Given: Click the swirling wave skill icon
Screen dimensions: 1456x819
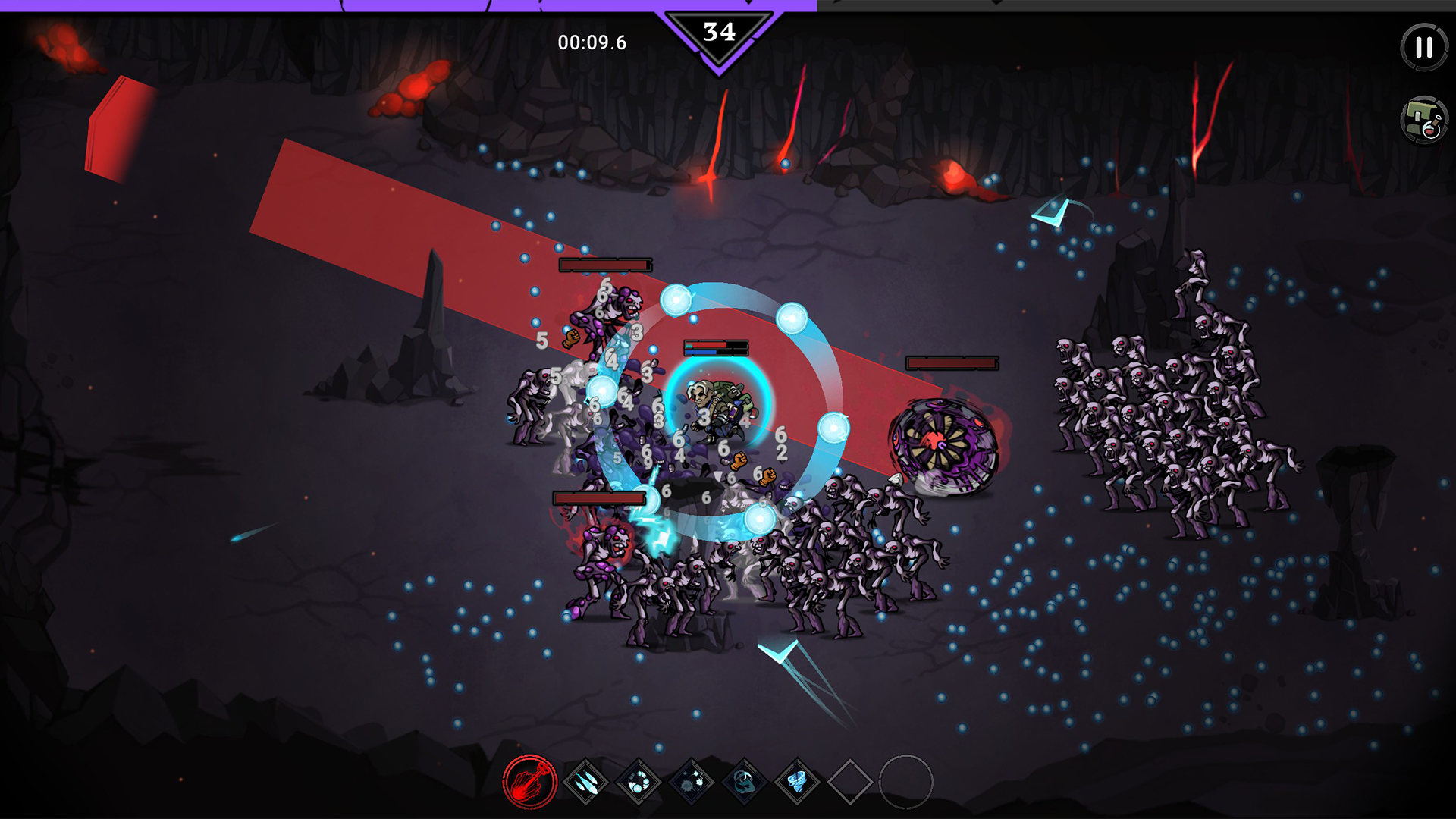Looking at the screenshot, I should (x=744, y=782).
